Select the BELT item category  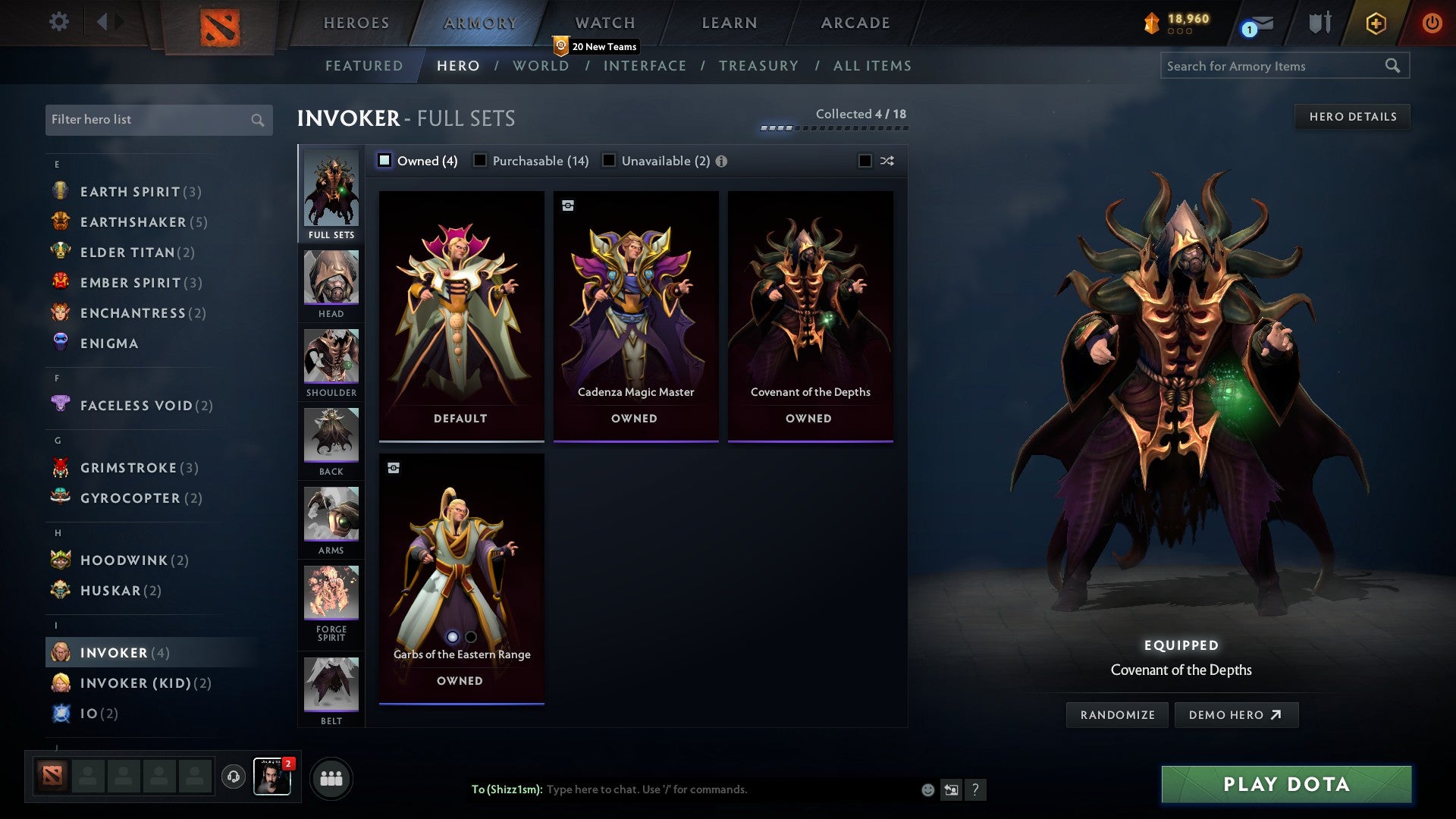click(331, 681)
